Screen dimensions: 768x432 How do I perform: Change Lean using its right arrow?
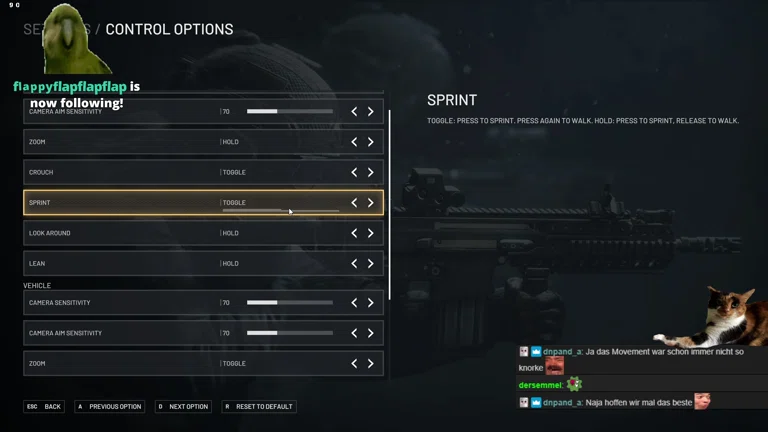(371, 264)
